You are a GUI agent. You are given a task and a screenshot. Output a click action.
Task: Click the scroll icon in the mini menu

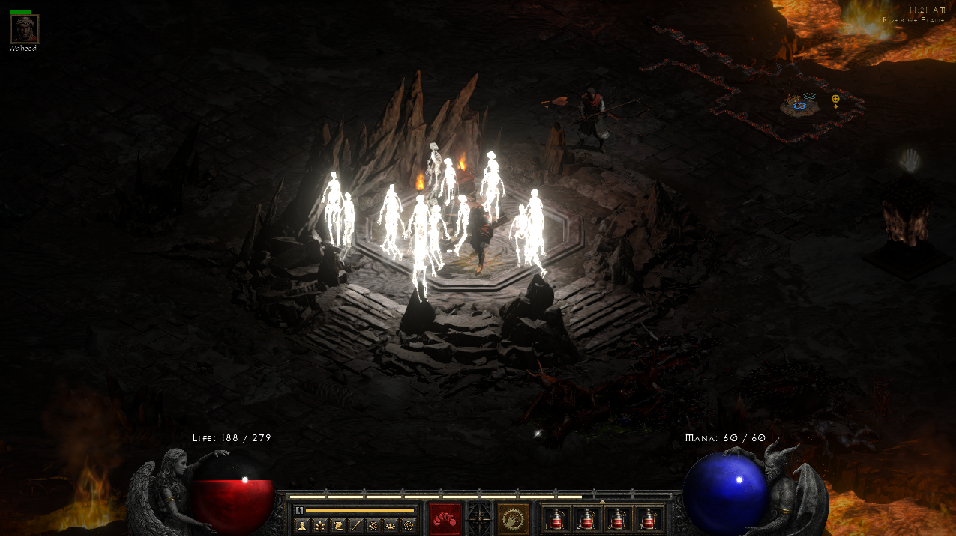click(x=337, y=524)
